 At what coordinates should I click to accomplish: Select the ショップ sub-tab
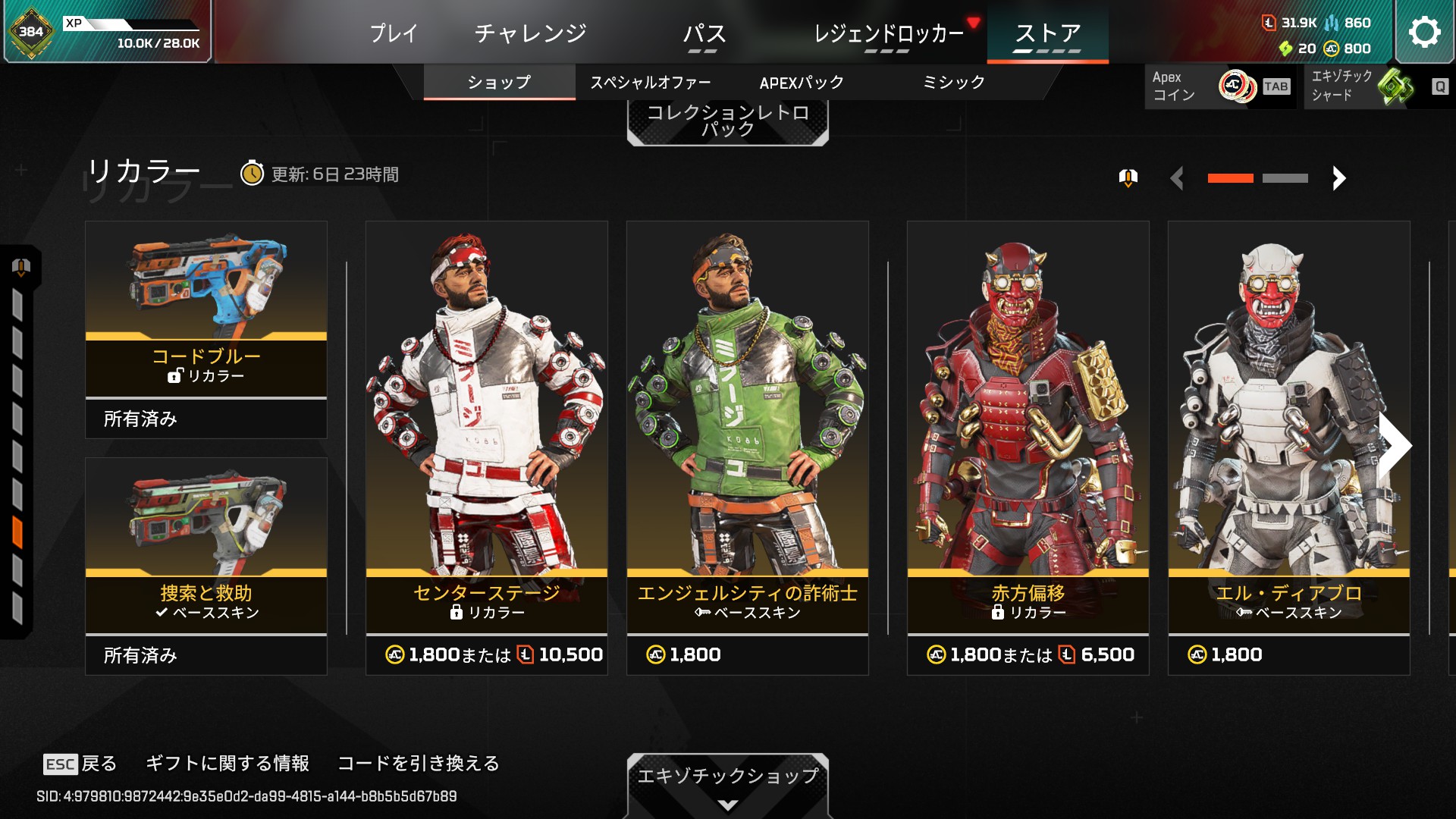tap(499, 82)
